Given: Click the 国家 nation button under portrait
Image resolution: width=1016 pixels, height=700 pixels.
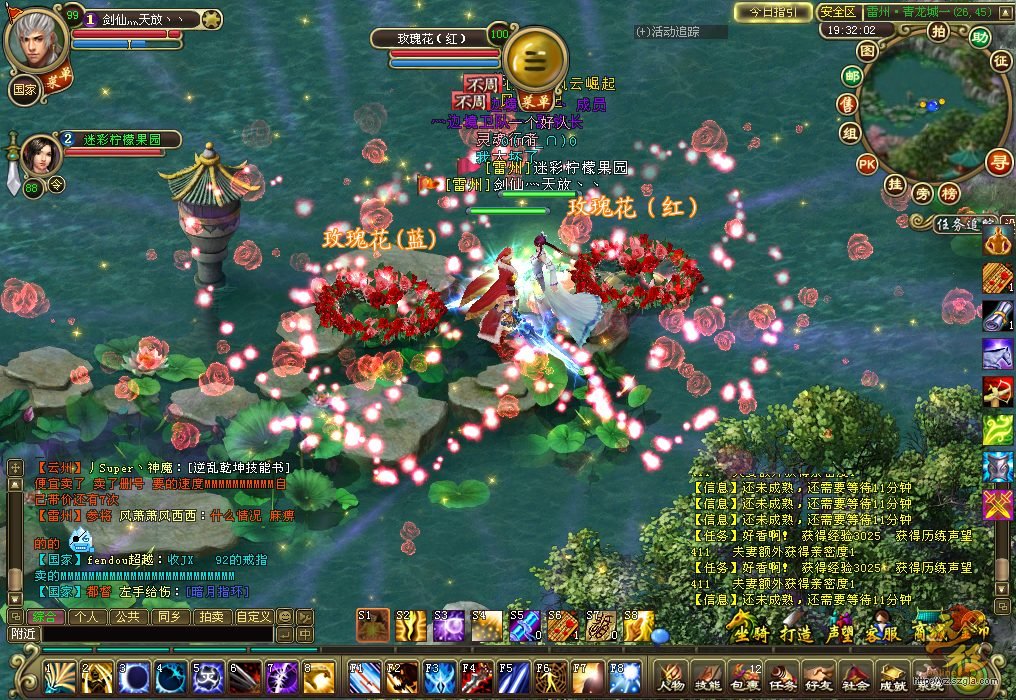Looking at the screenshot, I should [24, 88].
